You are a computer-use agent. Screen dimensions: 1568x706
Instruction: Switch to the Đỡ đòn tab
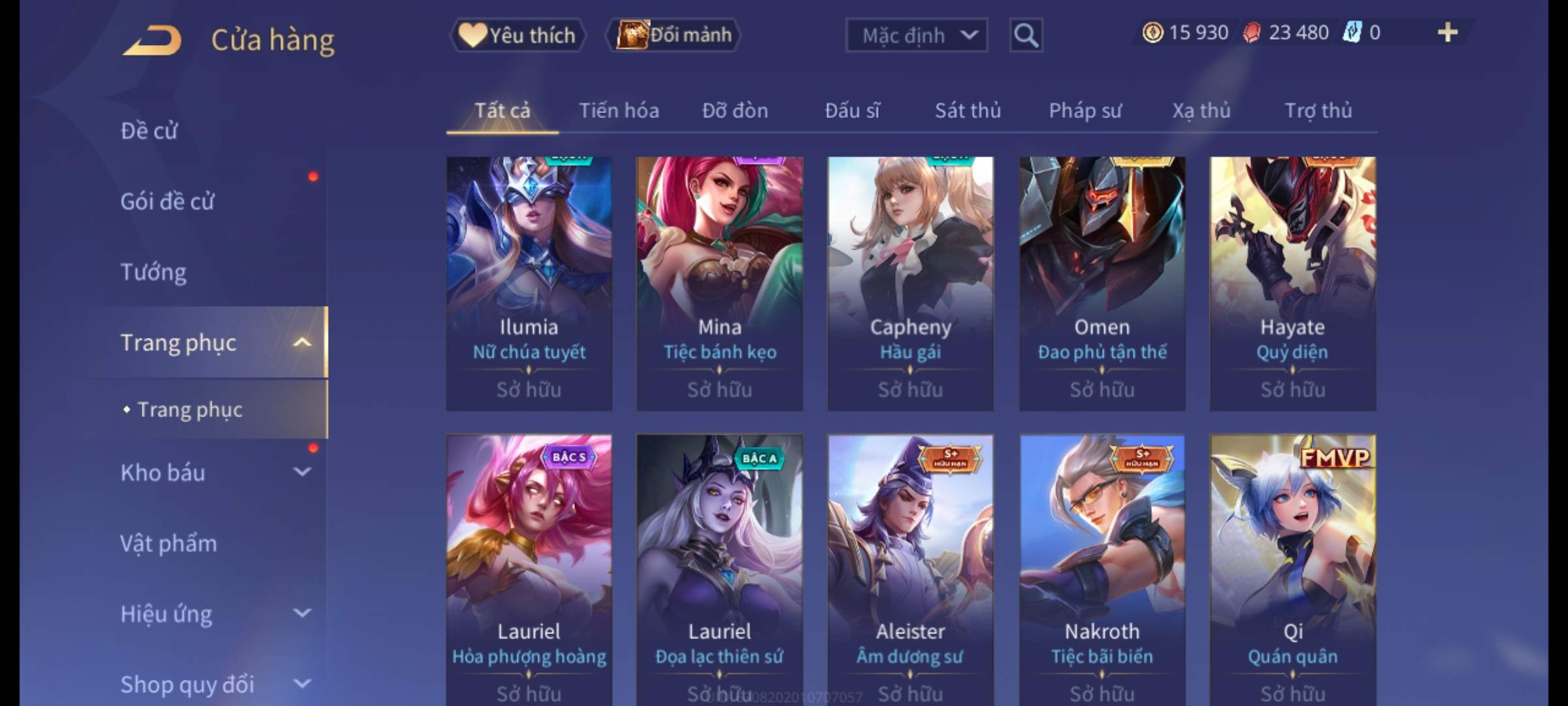pyautogui.click(x=735, y=110)
